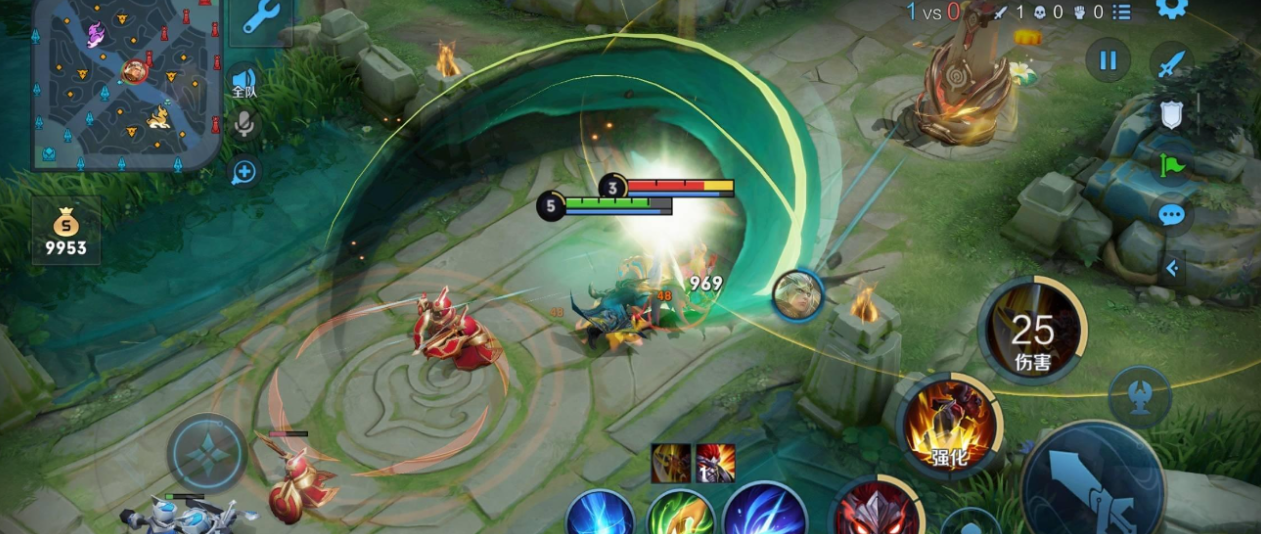Pause the match with the pause button
The height and width of the screenshot is (534, 1261).
point(1108,61)
